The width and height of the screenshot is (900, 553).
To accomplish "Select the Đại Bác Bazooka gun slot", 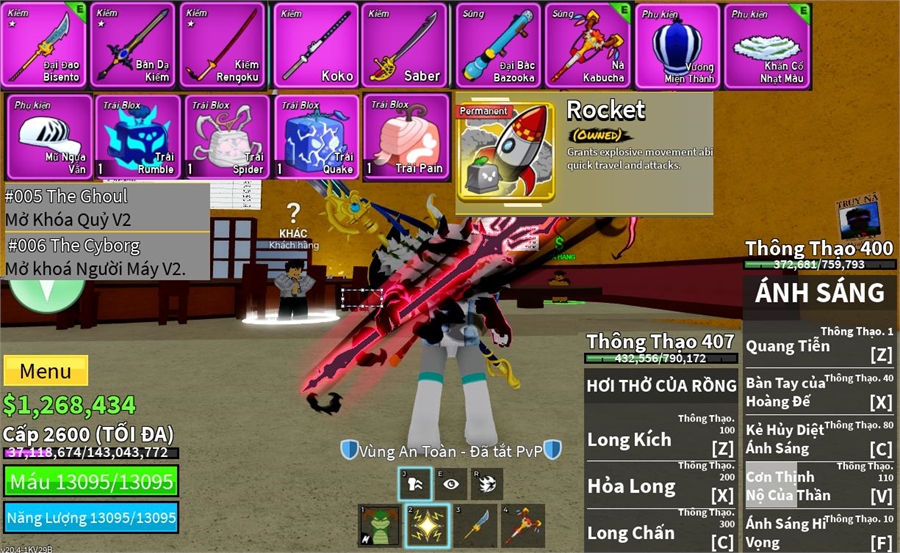I will point(498,45).
